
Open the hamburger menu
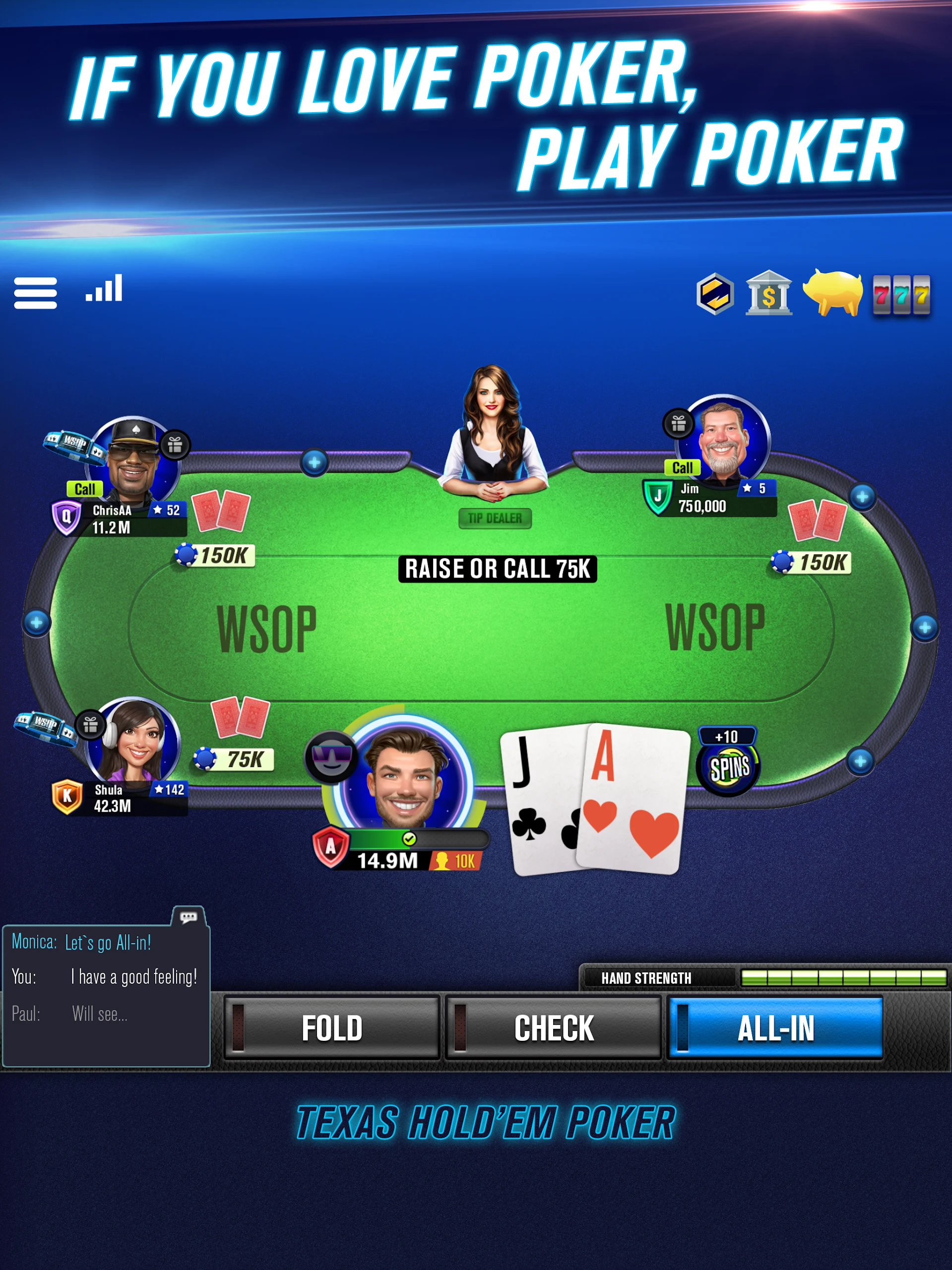pyautogui.click(x=36, y=293)
